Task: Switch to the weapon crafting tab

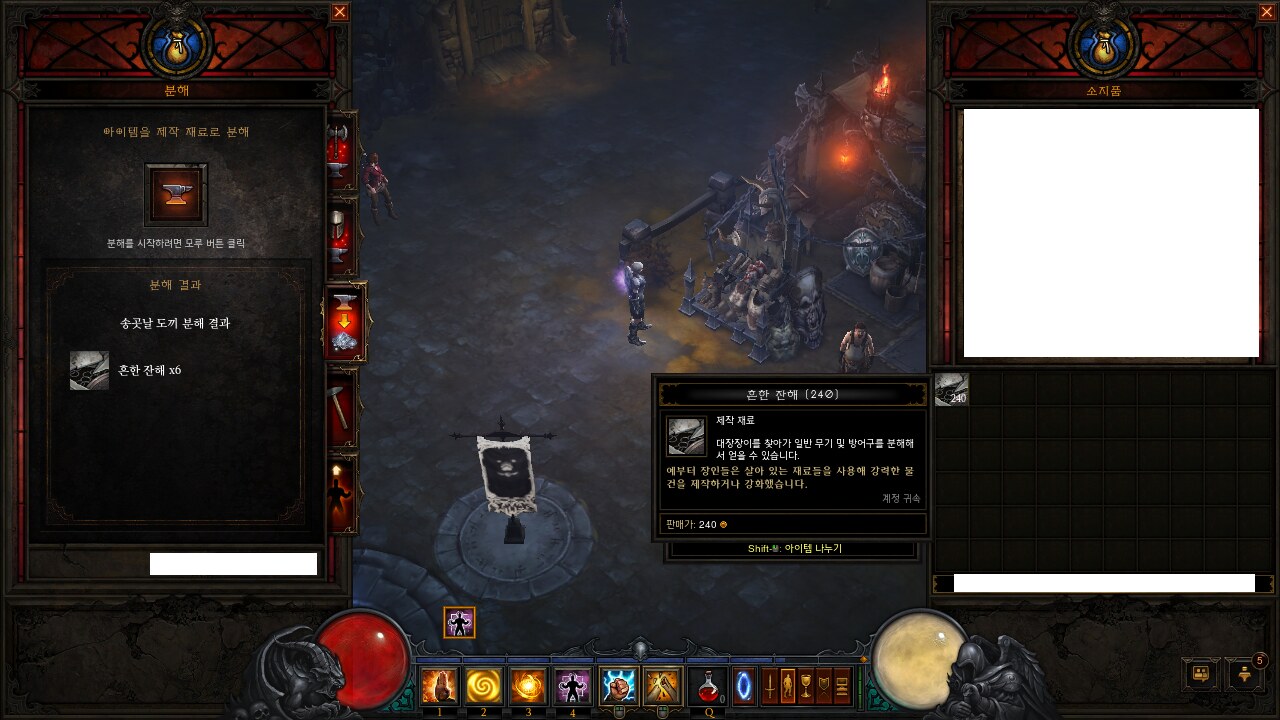Action: [x=342, y=152]
